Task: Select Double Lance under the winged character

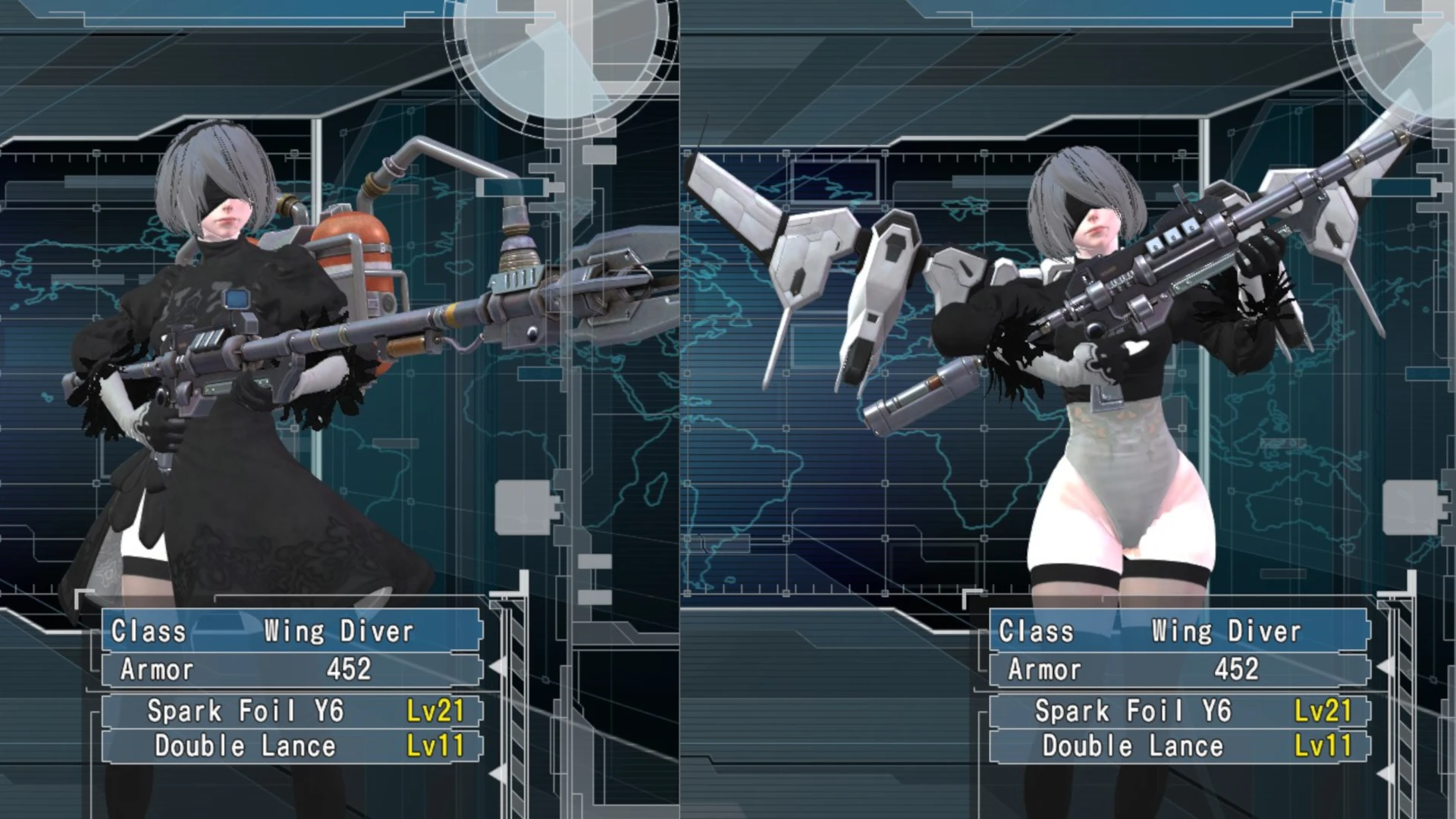Action: pos(1179,746)
